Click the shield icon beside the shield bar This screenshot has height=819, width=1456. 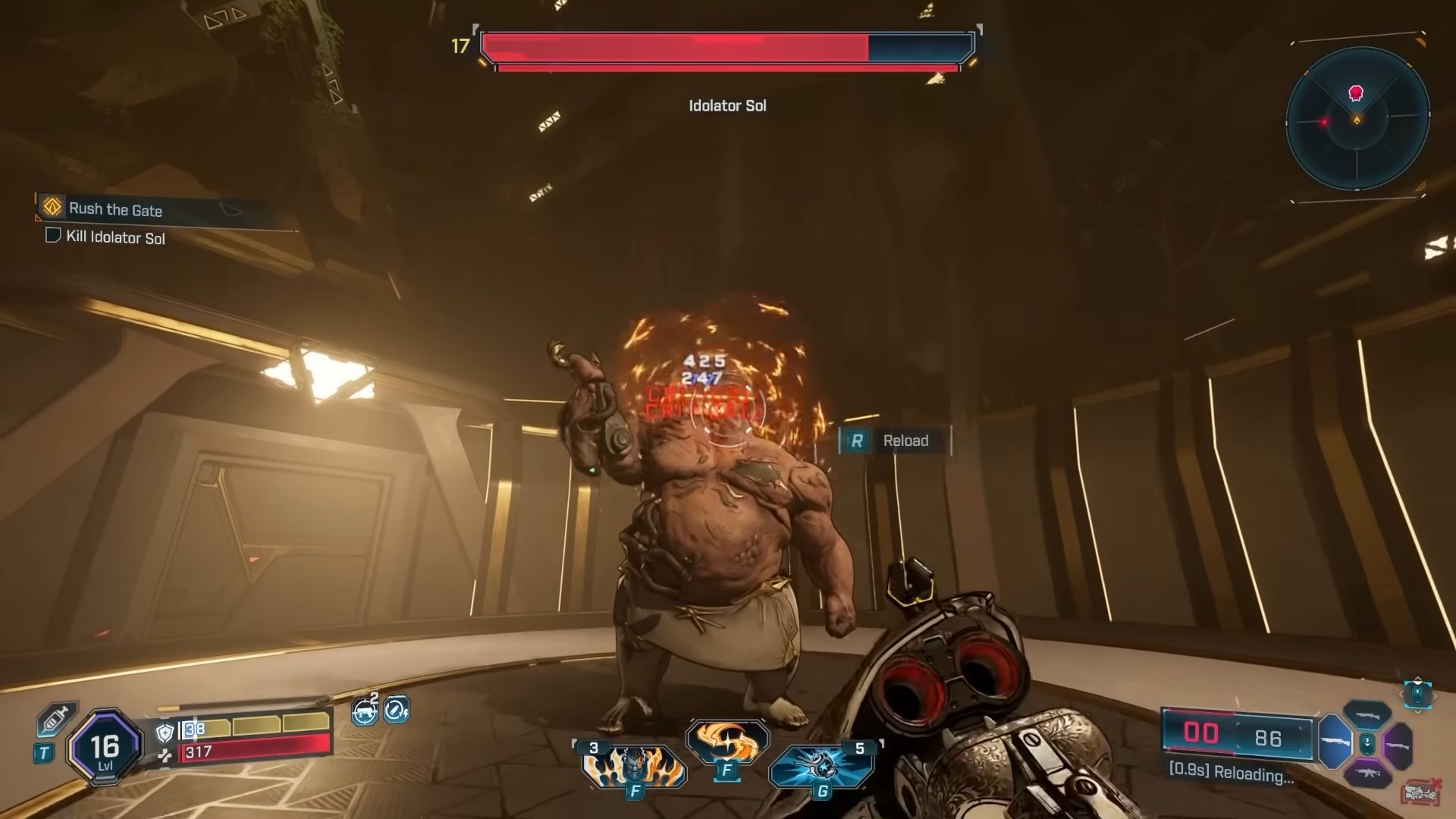coord(165,731)
